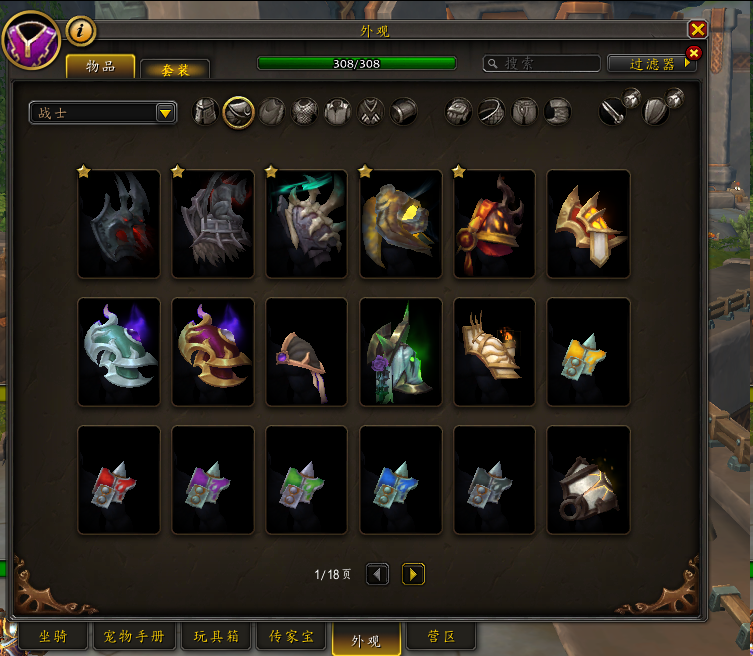Close the 外观 appearance window
The width and height of the screenshot is (753, 656).
[698, 29]
